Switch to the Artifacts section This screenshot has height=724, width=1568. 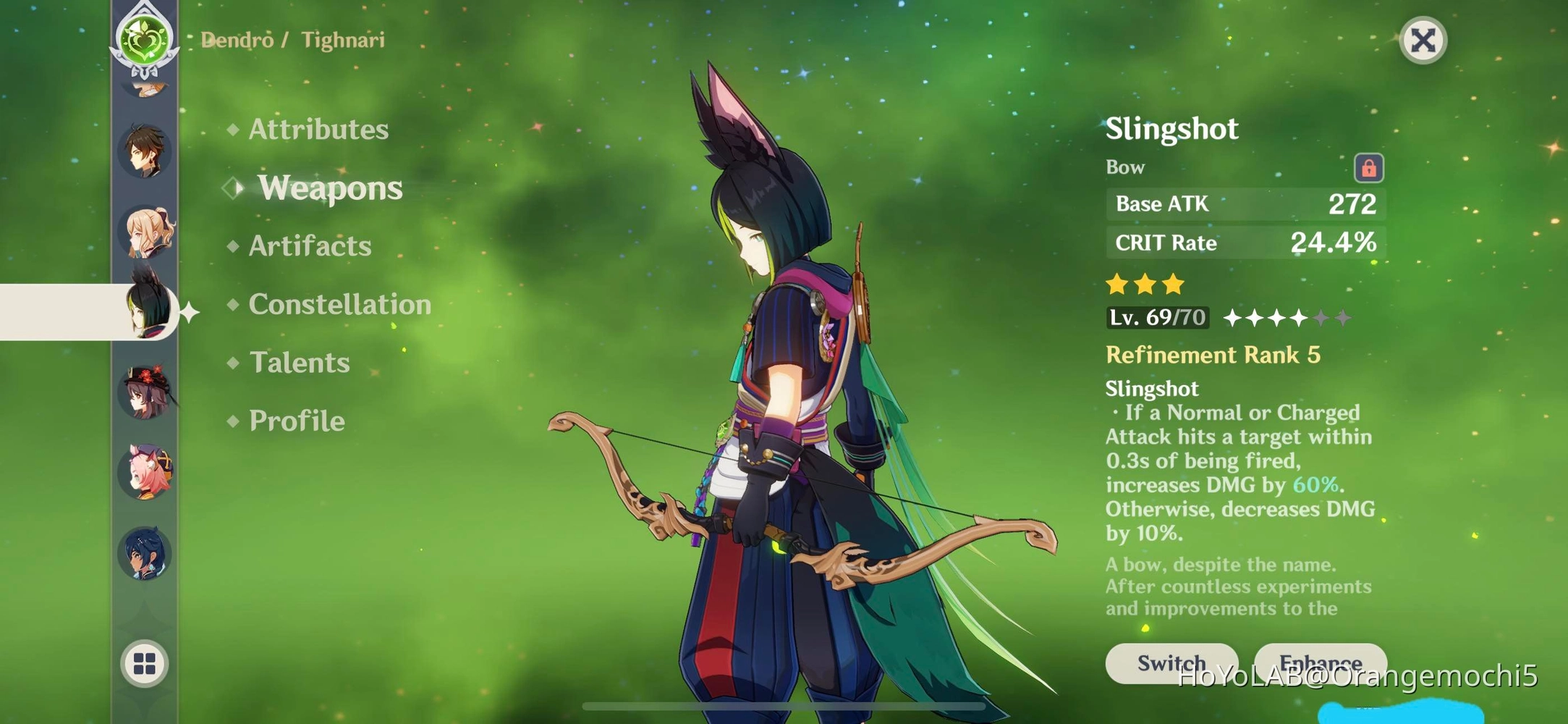(309, 246)
